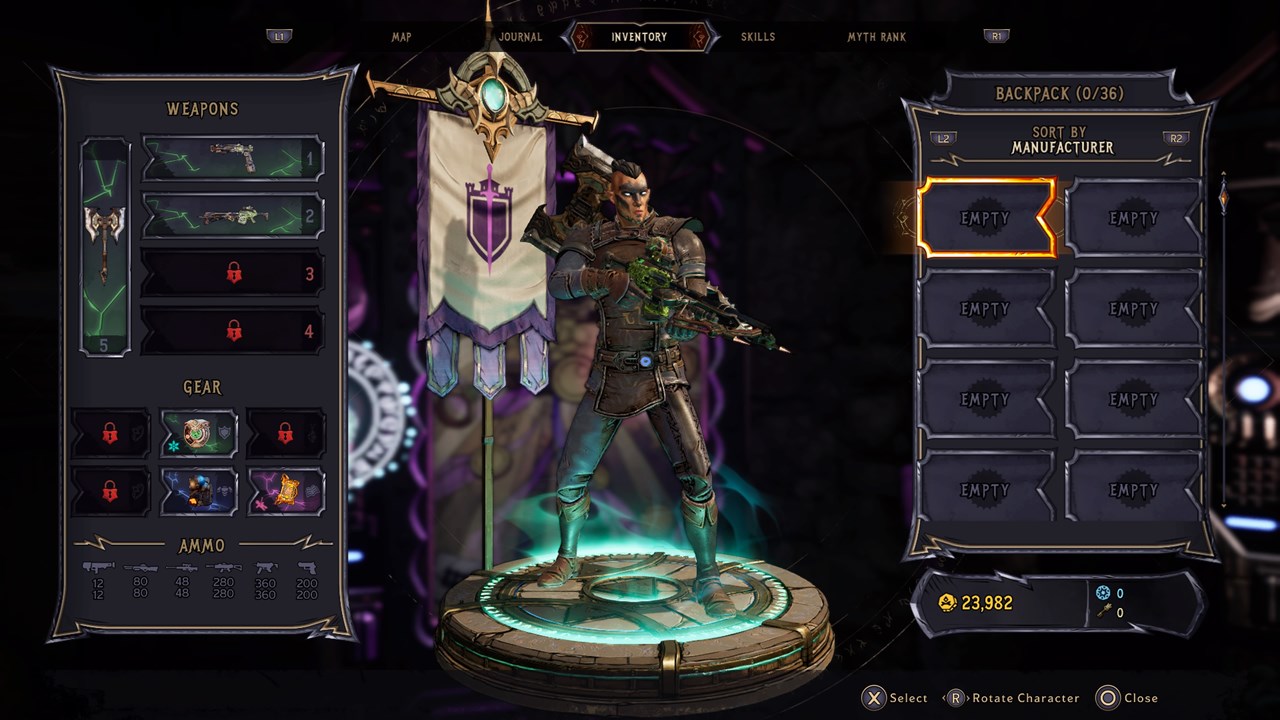Open the Myth Rank tab

tap(876, 37)
